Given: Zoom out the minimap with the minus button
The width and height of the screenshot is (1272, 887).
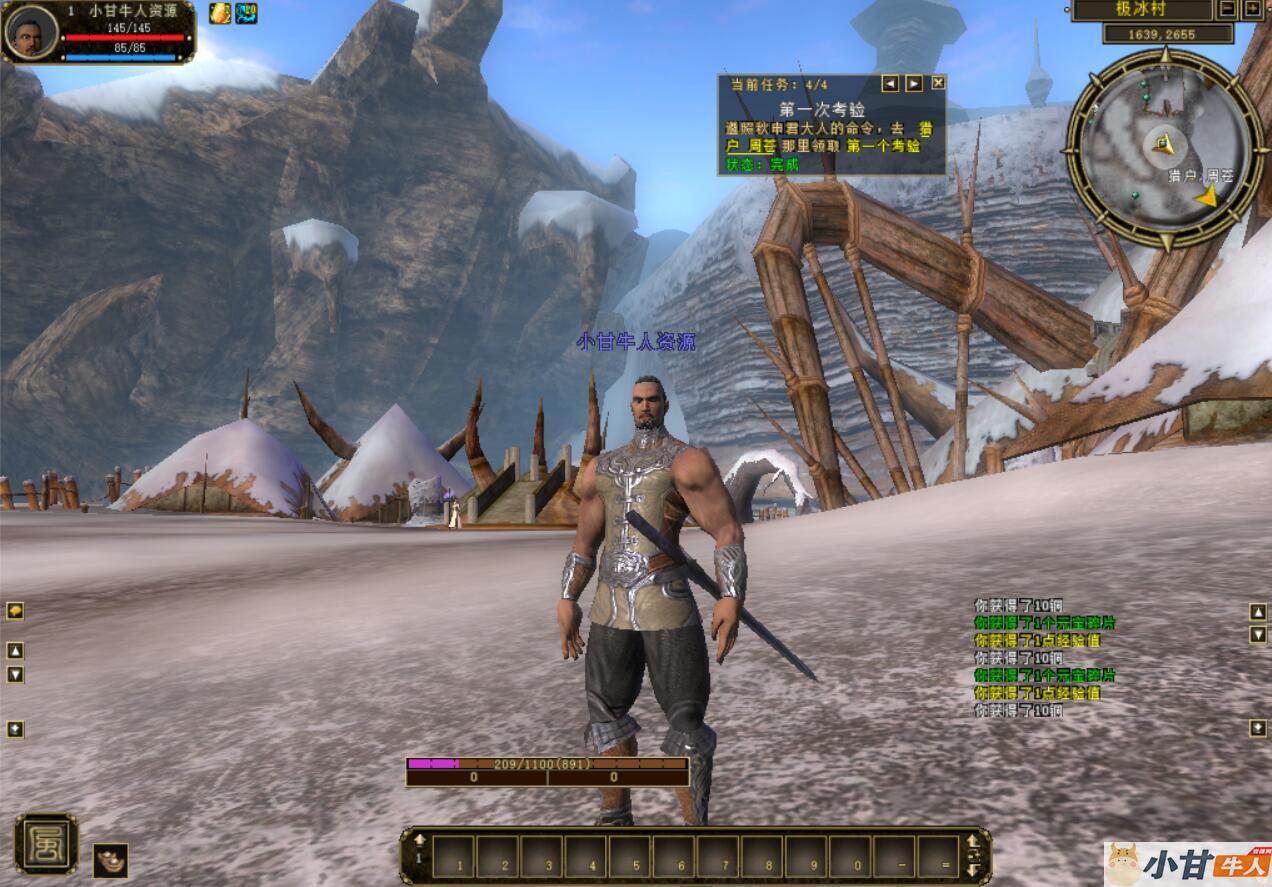Looking at the screenshot, I should 1228,9.
